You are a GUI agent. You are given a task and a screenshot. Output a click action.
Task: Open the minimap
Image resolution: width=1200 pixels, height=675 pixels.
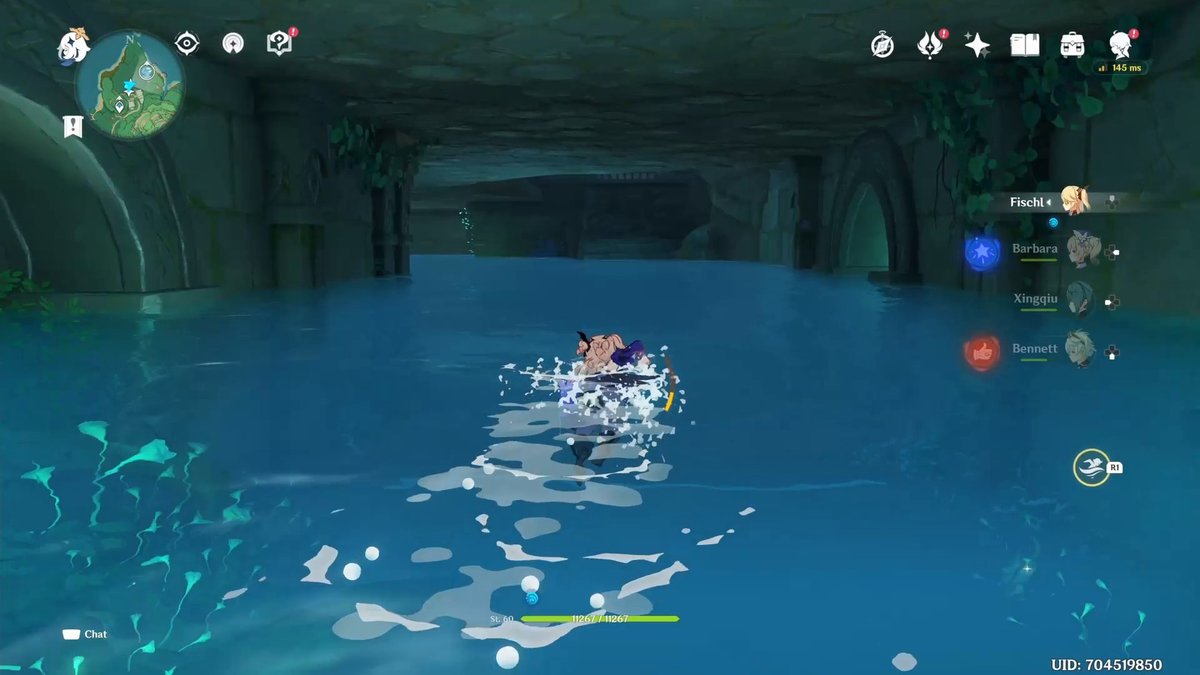[x=130, y=85]
